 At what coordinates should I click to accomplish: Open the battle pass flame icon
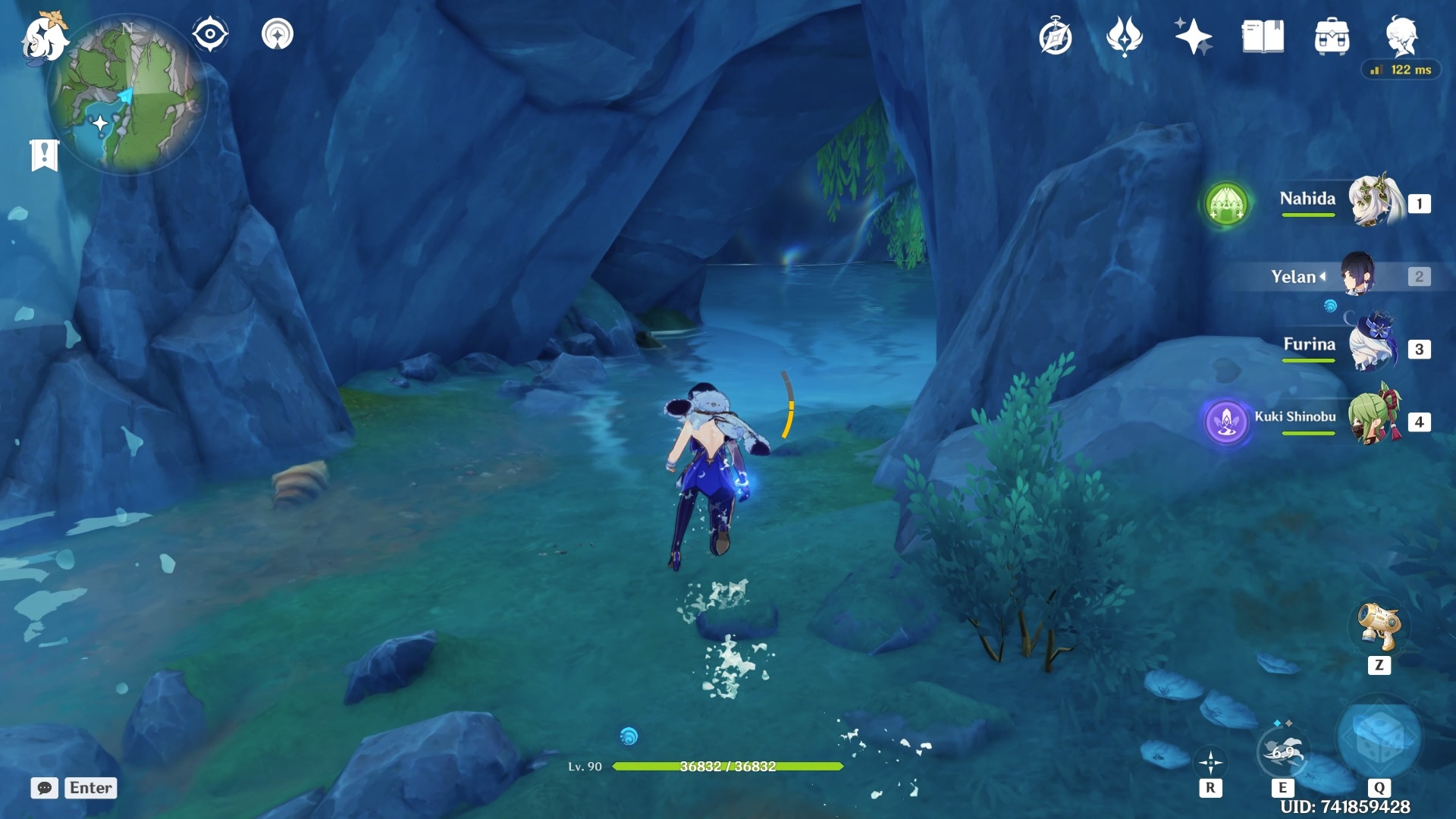[x=1124, y=36]
